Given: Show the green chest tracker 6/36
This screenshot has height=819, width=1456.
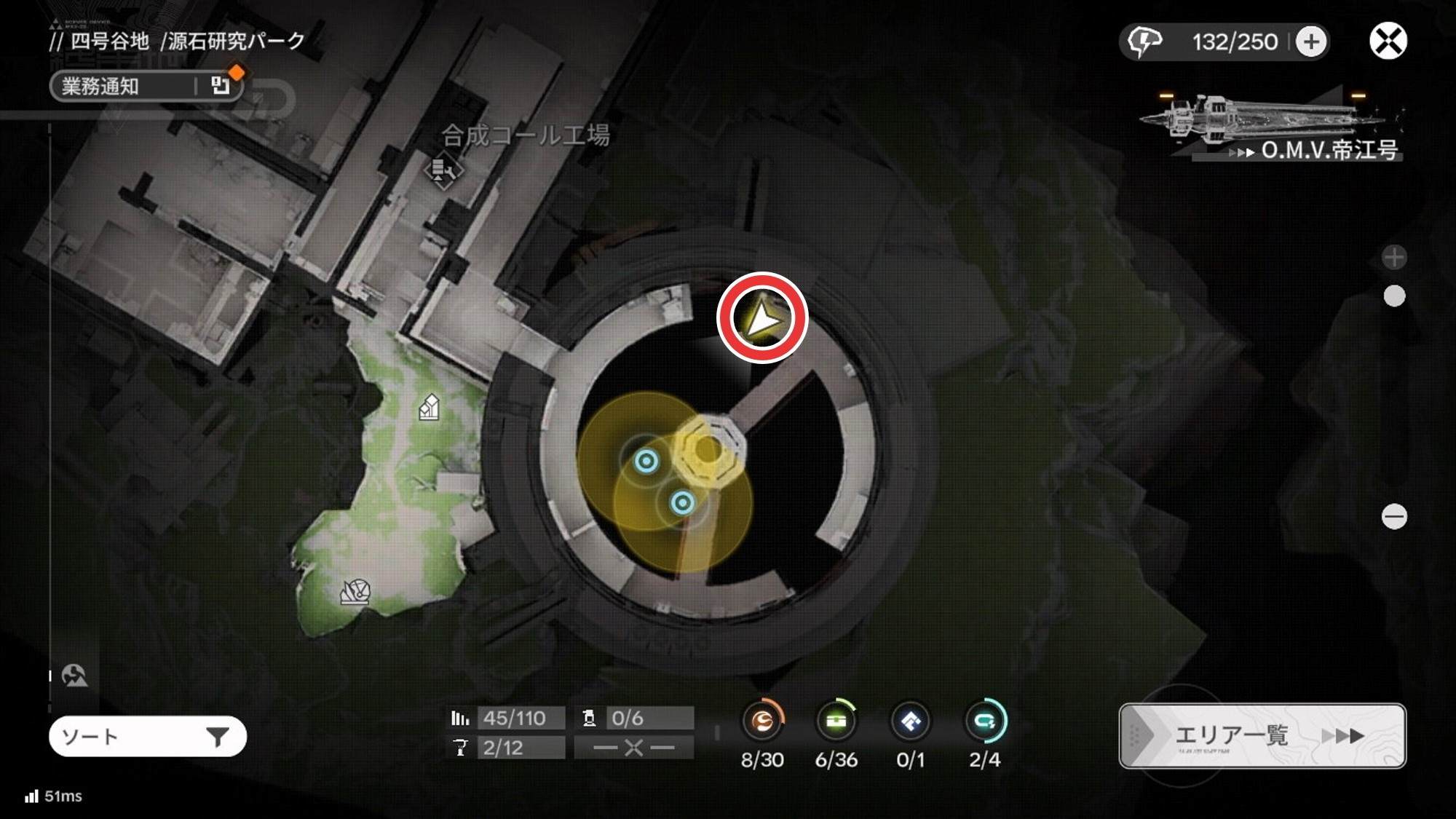Looking at the screenshot, I should [x=836, y=721].
